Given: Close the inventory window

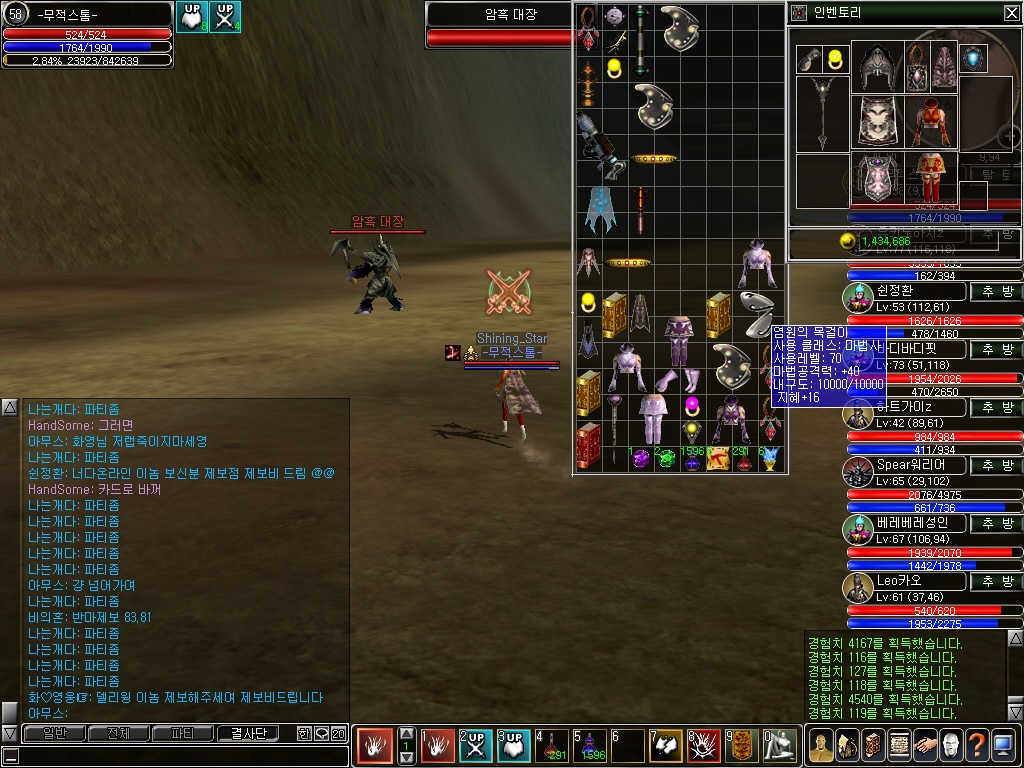Looking at the screenshot, I should [x=1011, y=13].
